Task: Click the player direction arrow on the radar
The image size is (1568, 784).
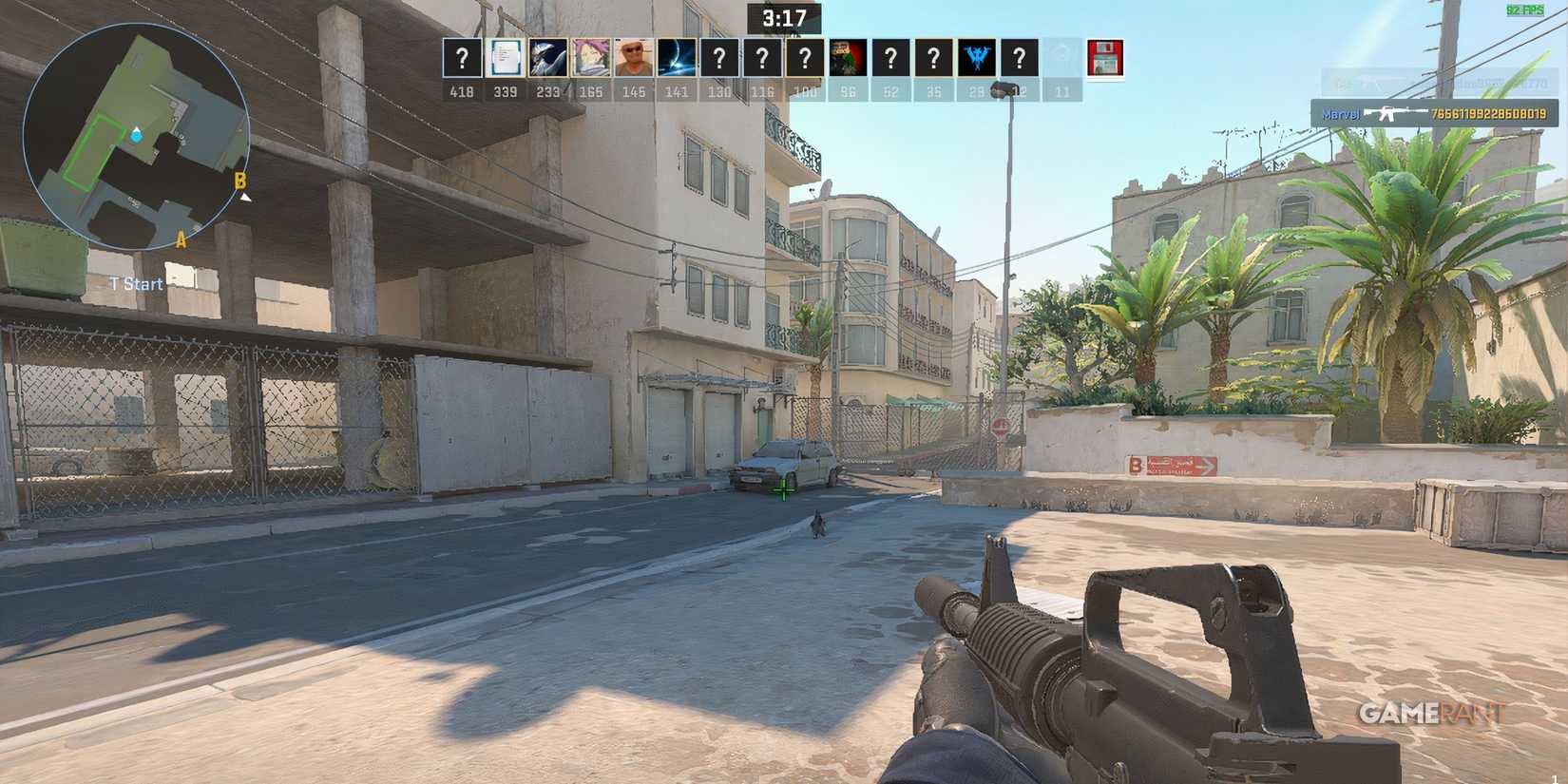Action: (x=136, y=136)
